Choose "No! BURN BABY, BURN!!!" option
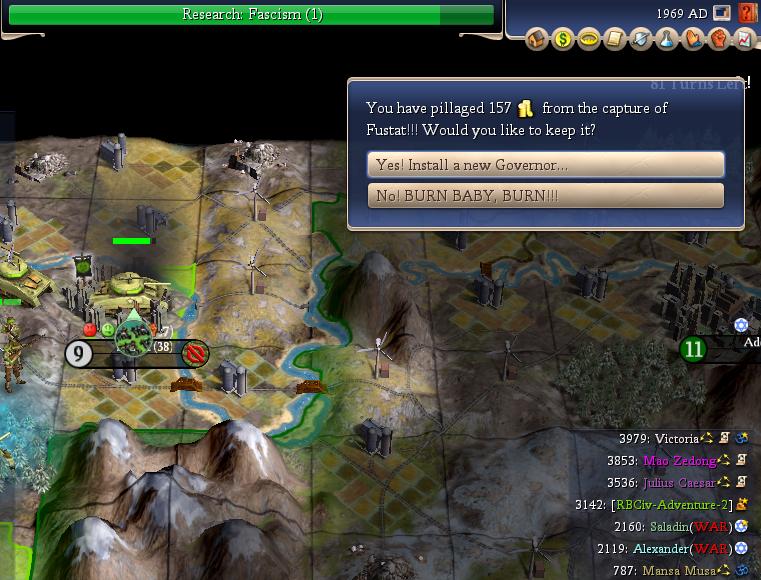Image resolution: width=761 pixels, height=580 pixels. (546, 196)
